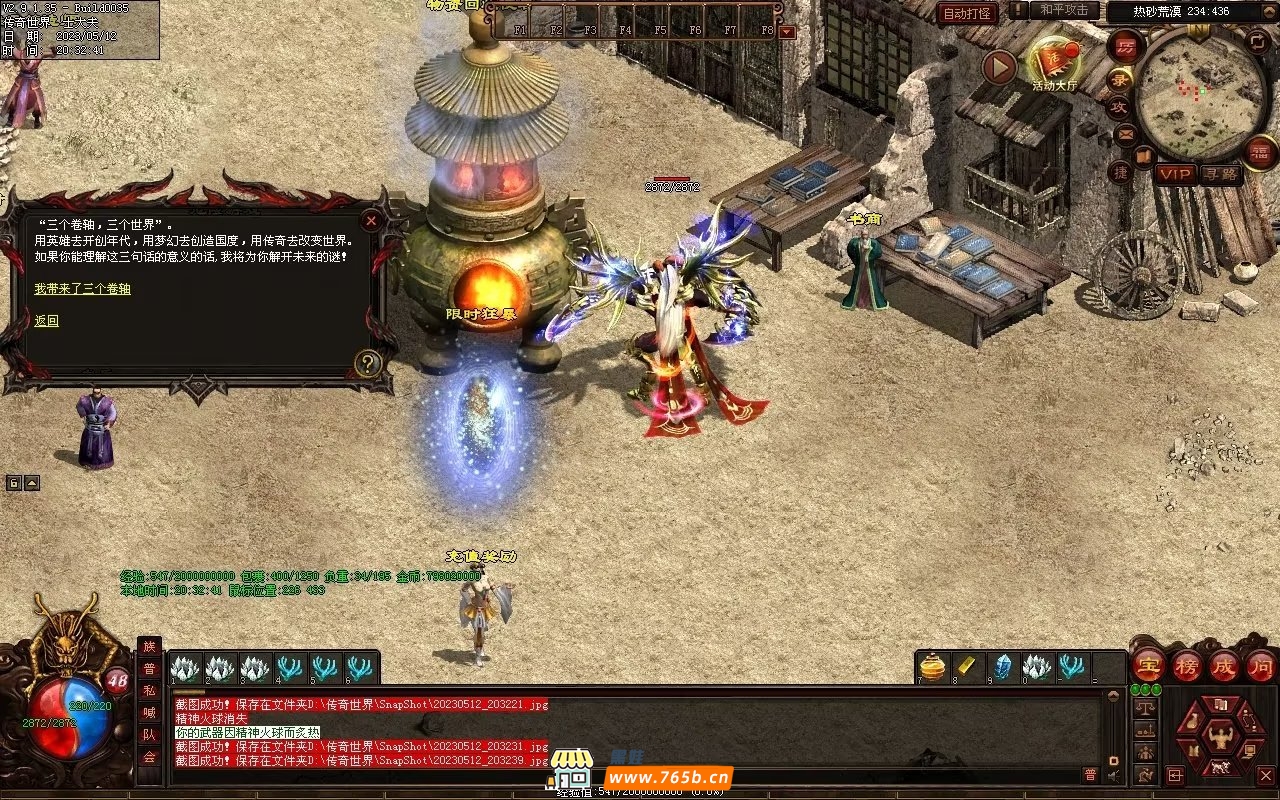Use the blue crystal in slot 9
Viewport: 1280px width, 800px height.
1002,667
